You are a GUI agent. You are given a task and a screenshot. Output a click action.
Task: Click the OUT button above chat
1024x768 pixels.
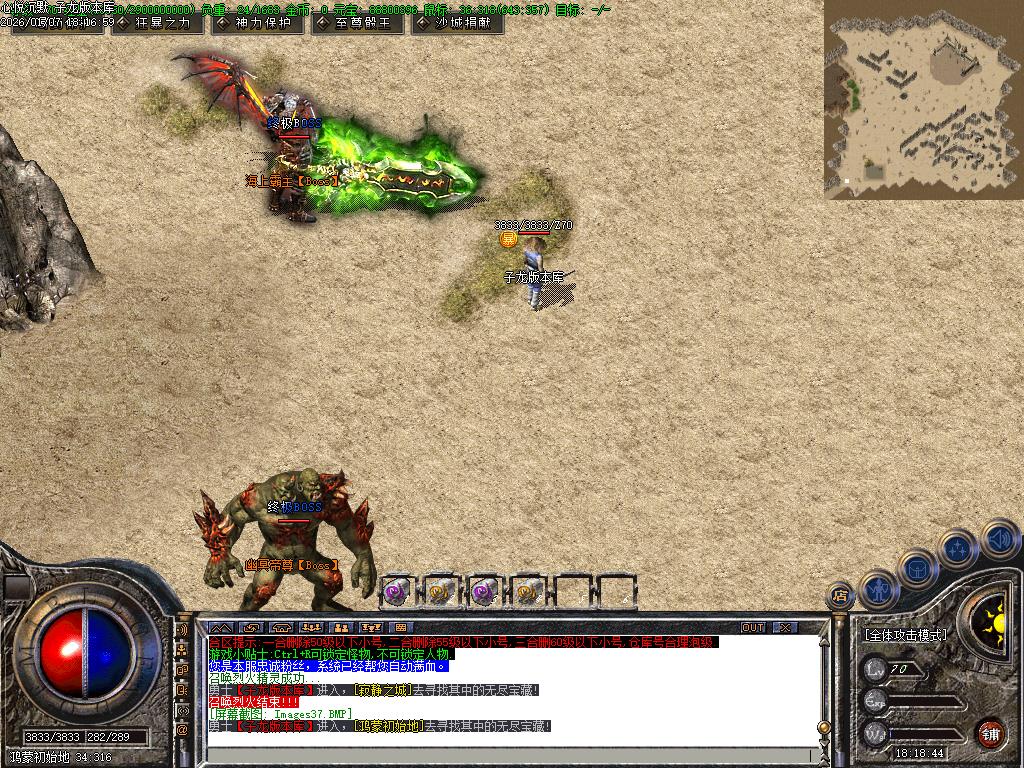[753, 627]
